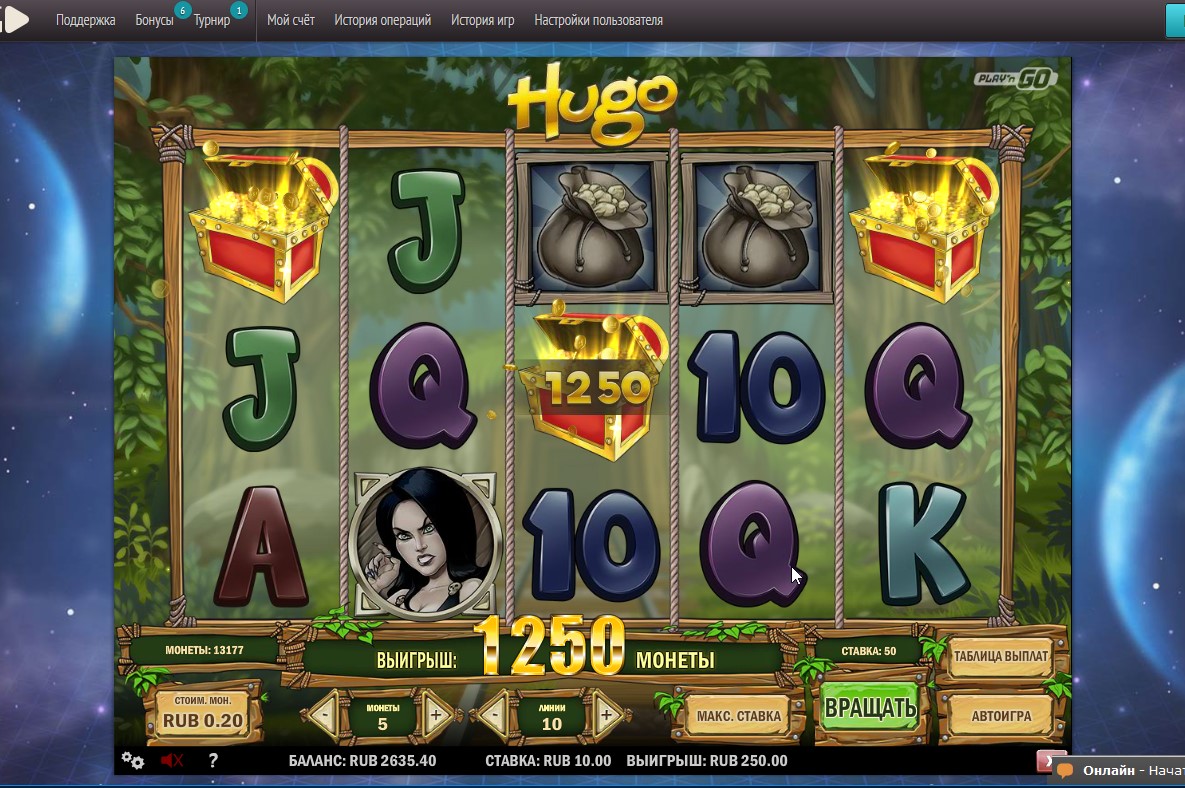1185x788 pixels.
Task: Change the СТОИМ. МОН. coin value
Action: (202, 712)
